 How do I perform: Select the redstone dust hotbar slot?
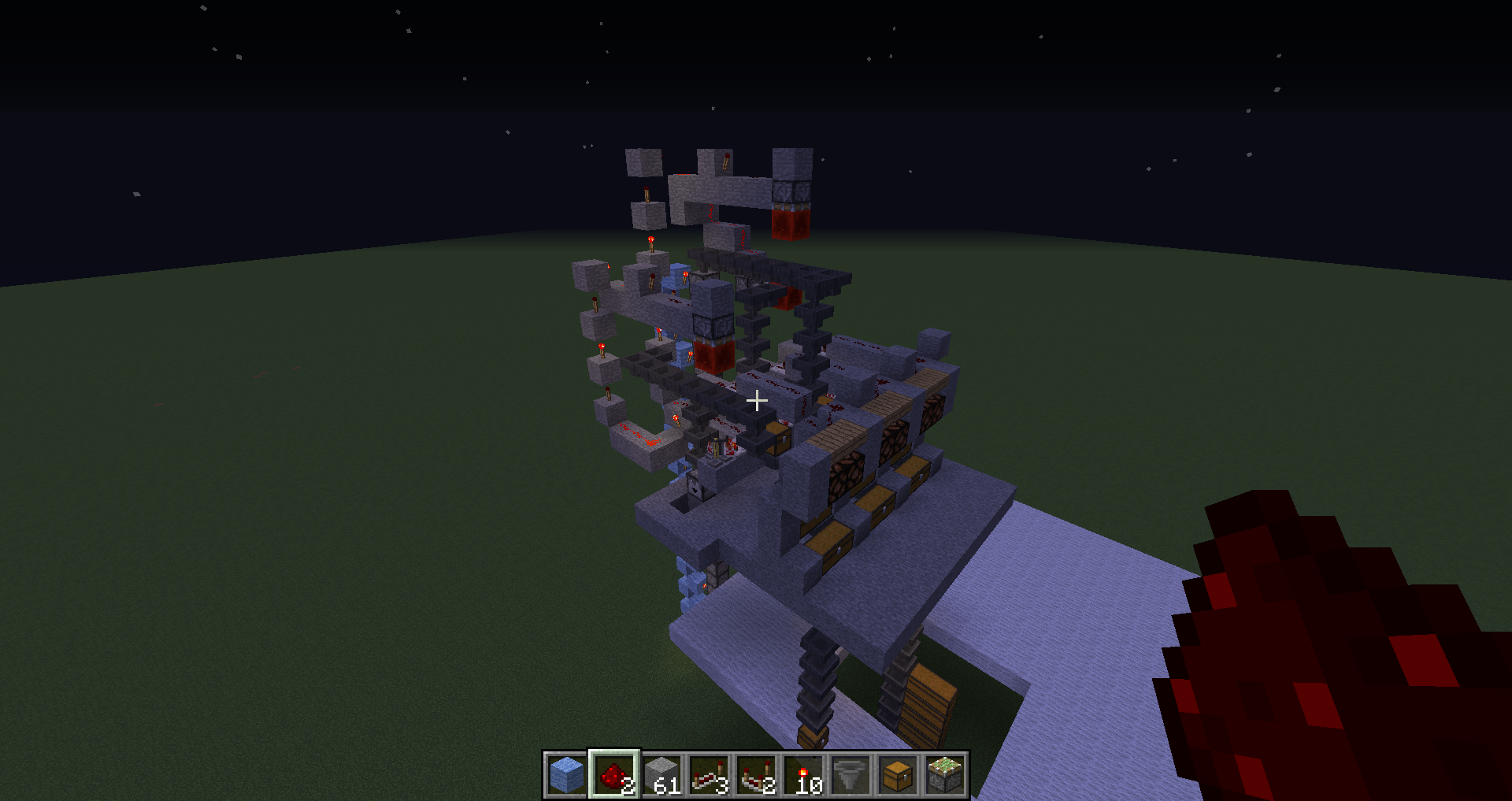coord(614,775)
